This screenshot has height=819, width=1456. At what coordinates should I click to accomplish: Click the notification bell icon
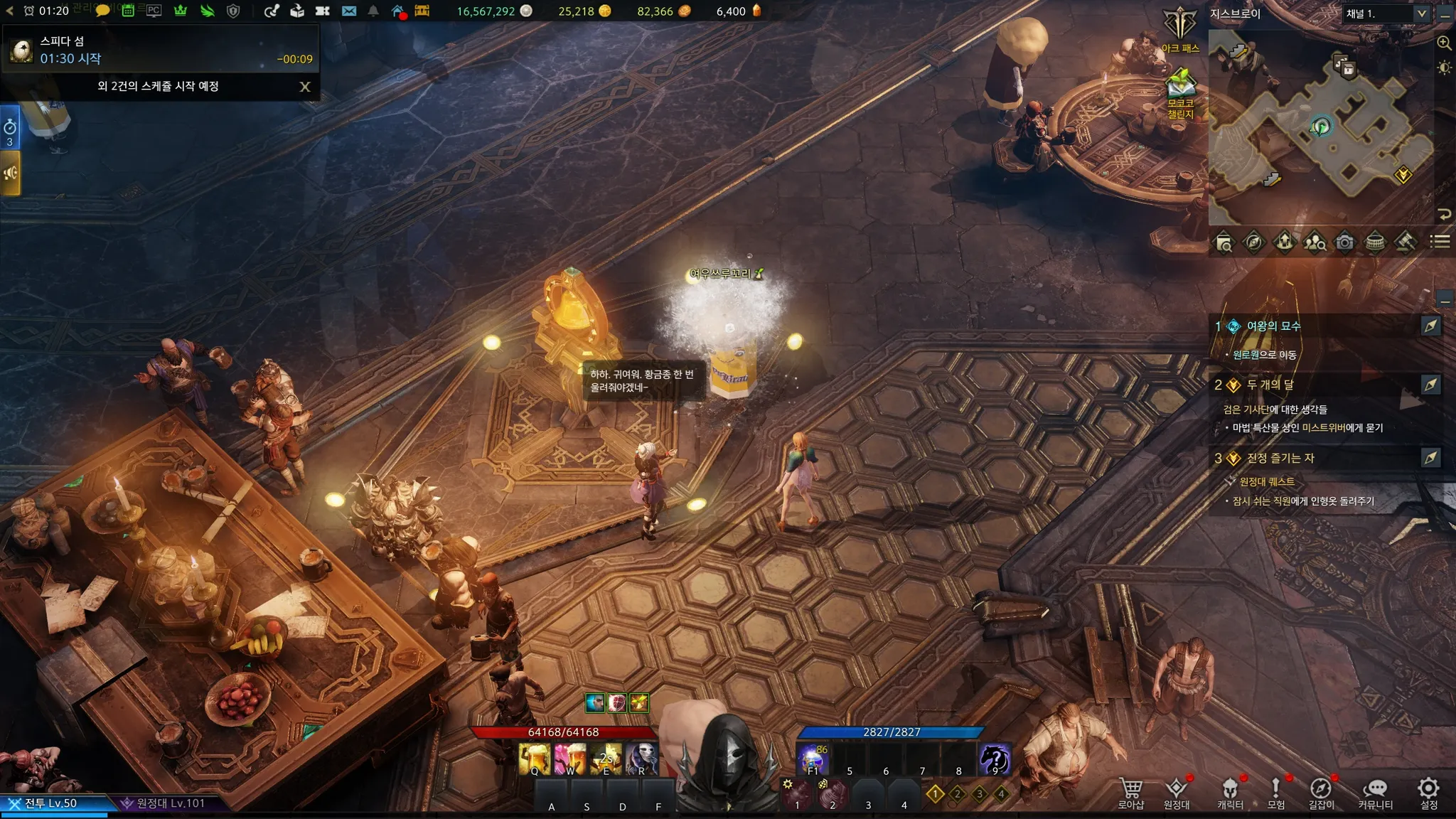coord(373,11)
